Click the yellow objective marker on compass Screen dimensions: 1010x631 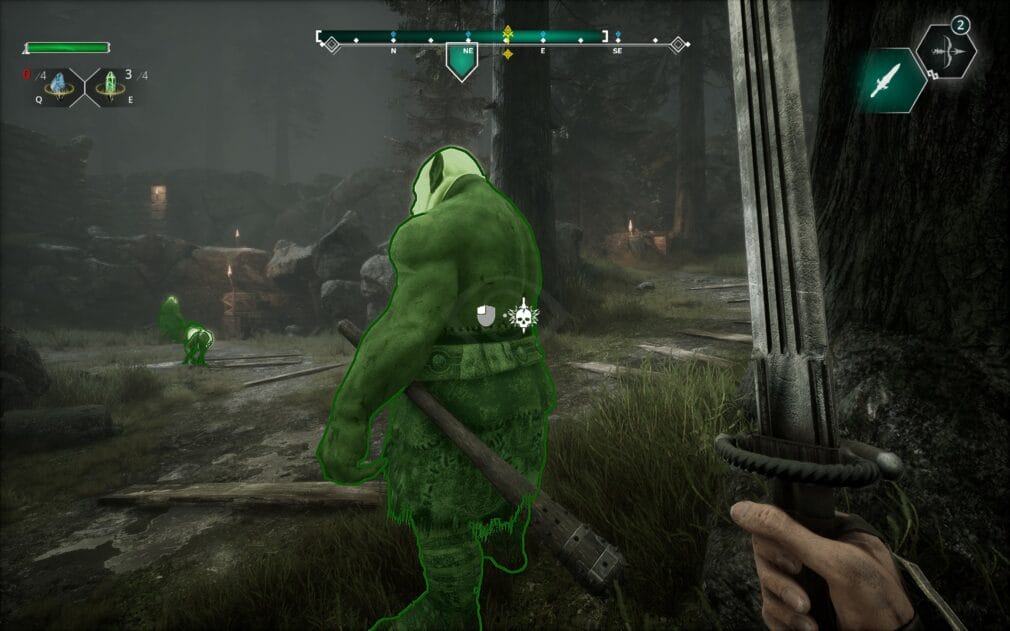(x=507, y=42)
